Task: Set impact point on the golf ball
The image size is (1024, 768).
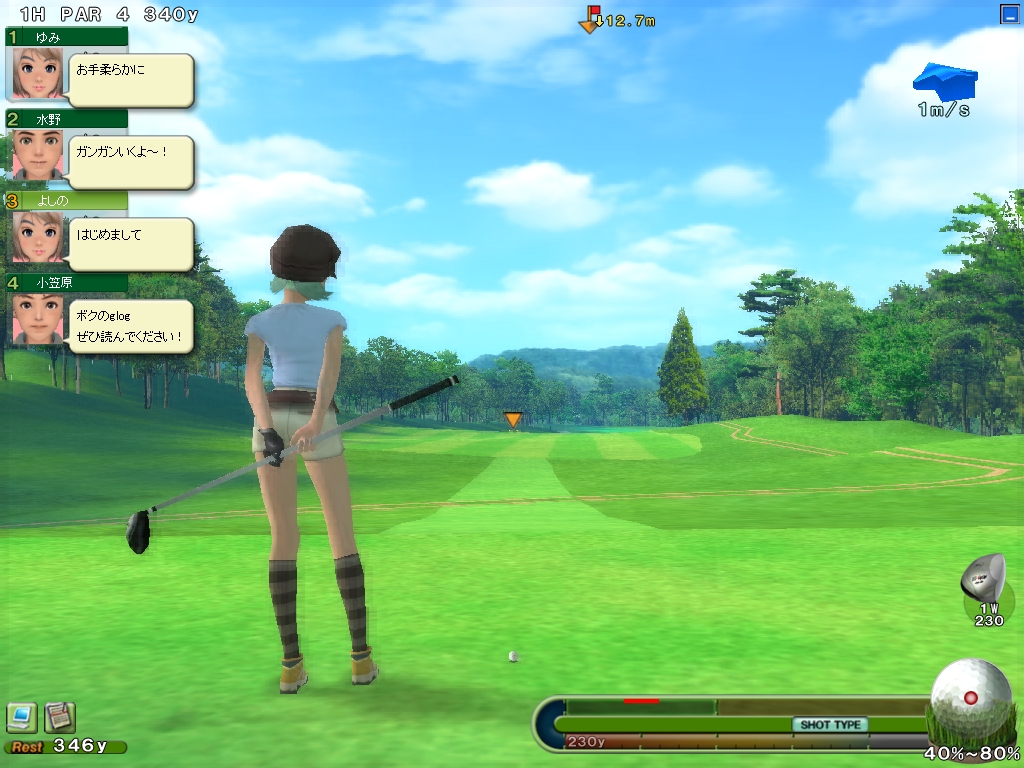Action: [969, 697]
